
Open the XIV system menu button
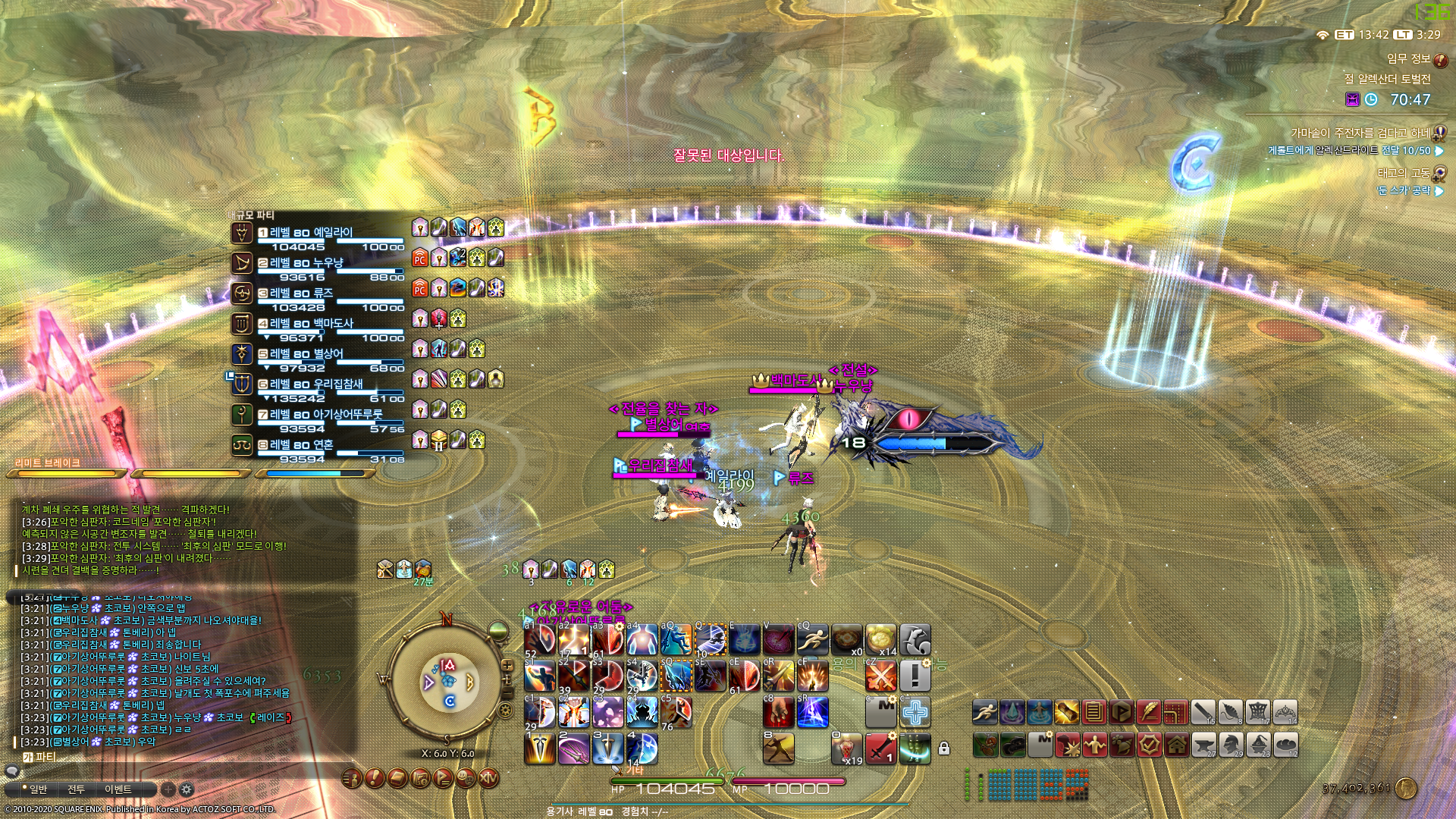coord(488,777)
